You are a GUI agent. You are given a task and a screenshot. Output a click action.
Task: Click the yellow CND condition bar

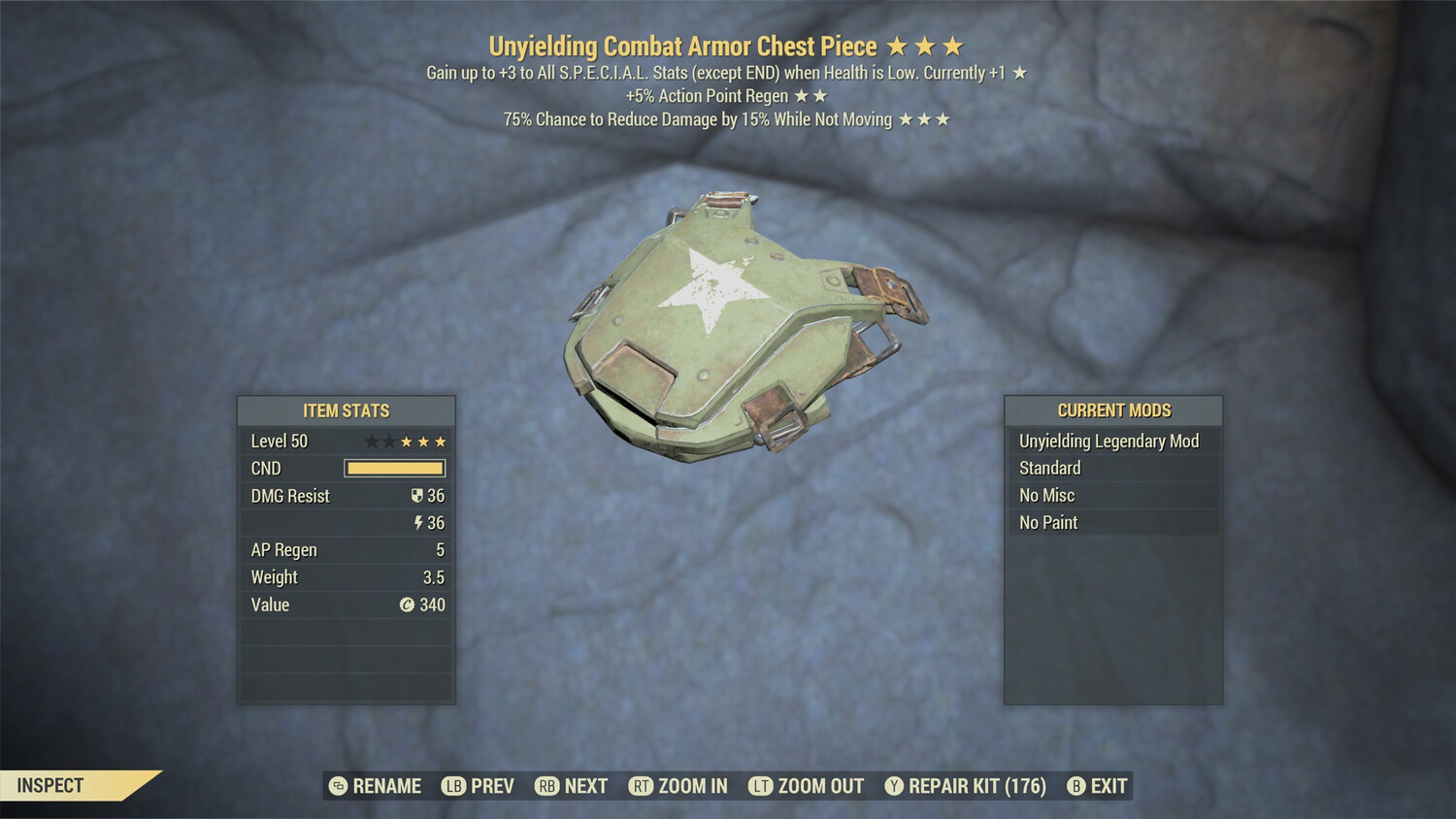coord(394,469)
